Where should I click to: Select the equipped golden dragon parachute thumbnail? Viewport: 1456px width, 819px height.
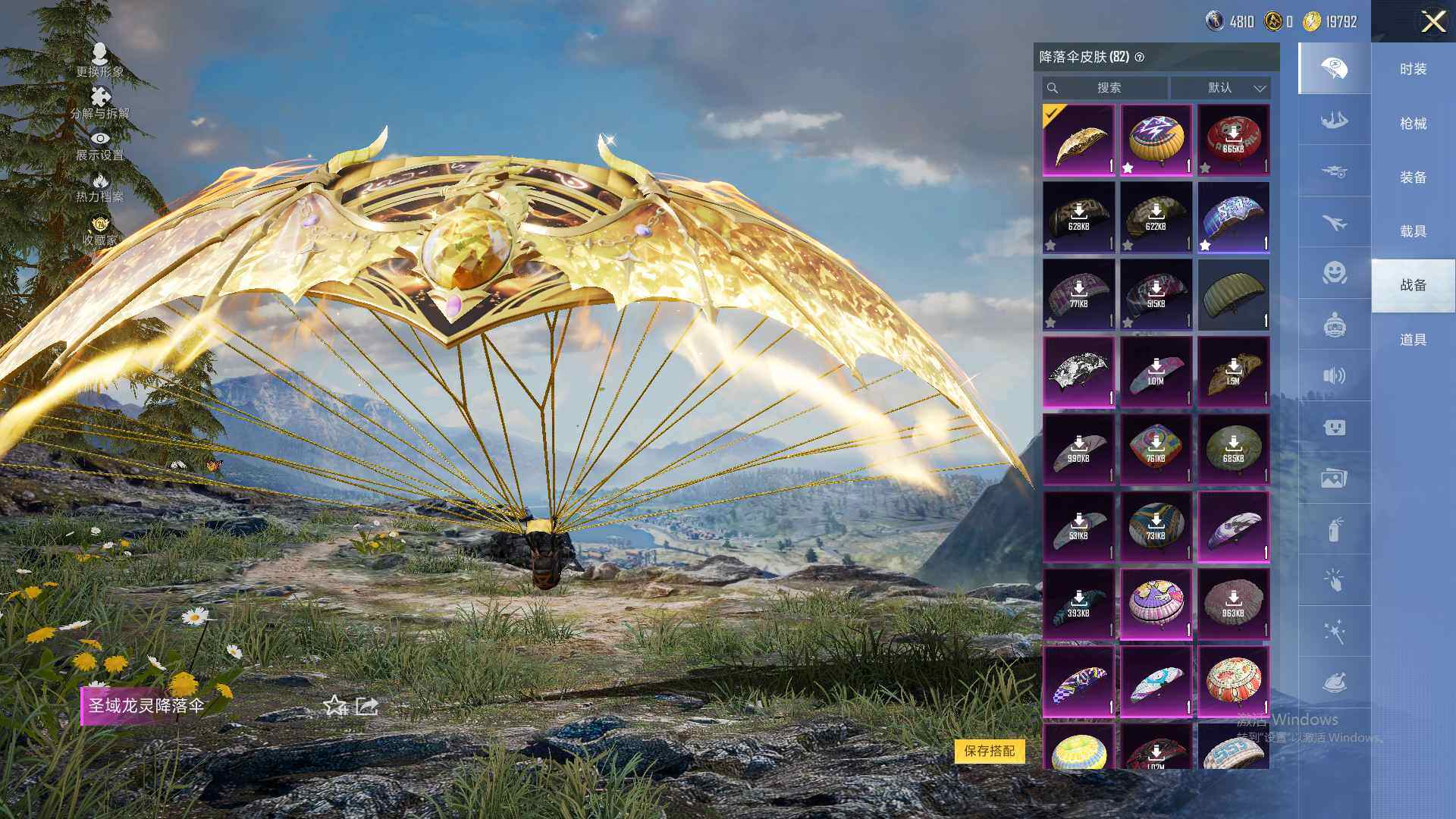coord(1078,140)
